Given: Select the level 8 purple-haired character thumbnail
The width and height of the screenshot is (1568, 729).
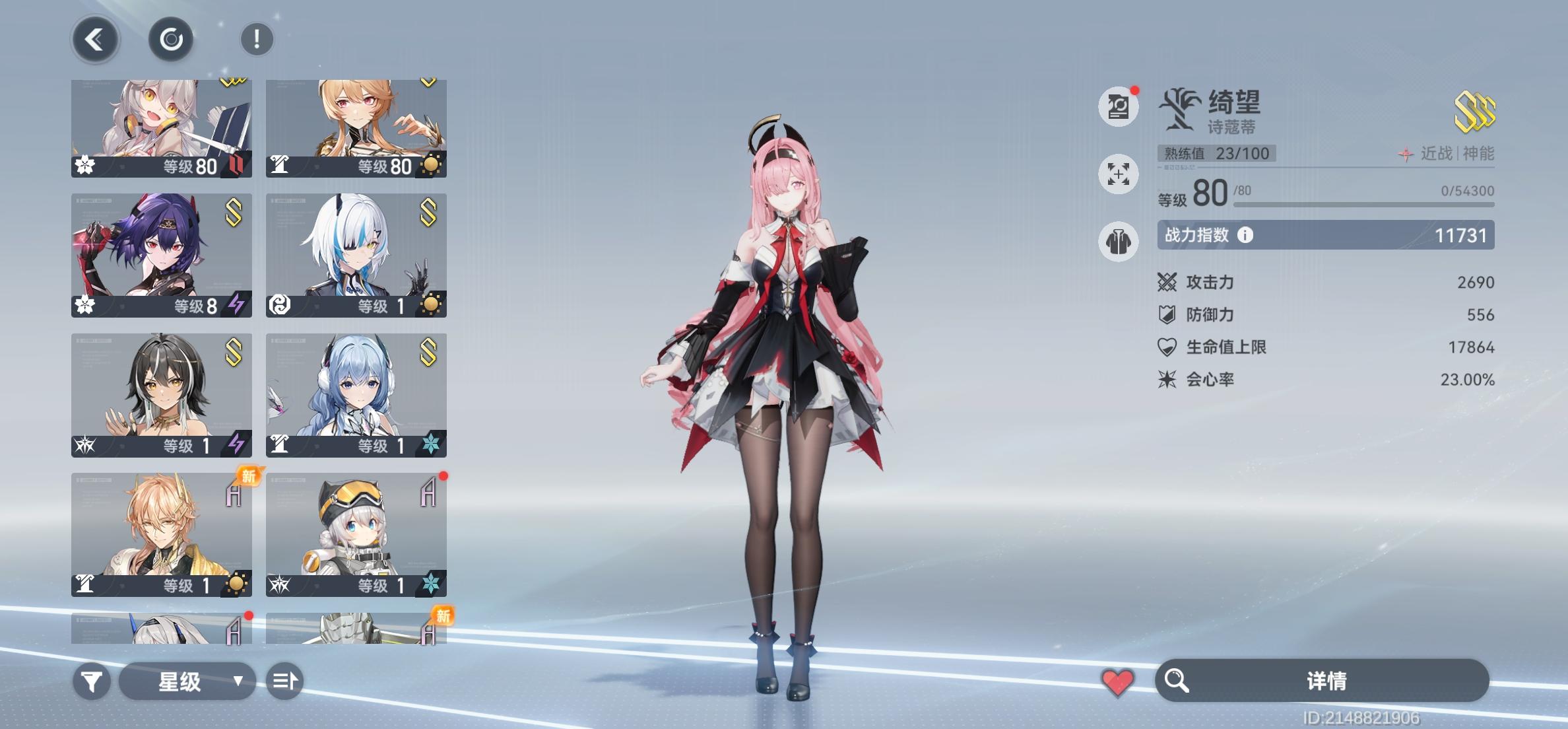Looking at the screenshot, I should 162,252.
